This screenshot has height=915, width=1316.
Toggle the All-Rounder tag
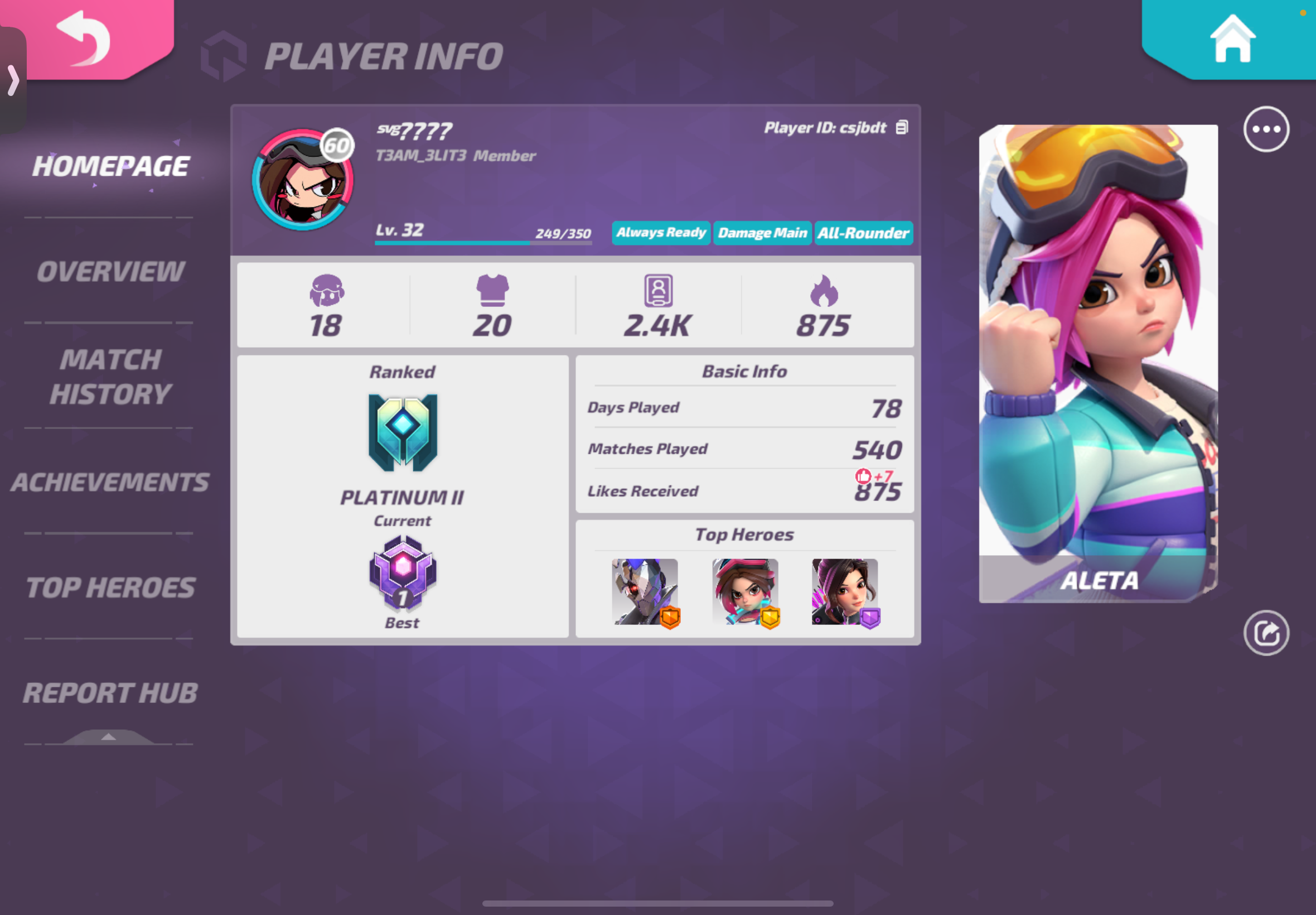pyautogui.click(x=863, y=233)
